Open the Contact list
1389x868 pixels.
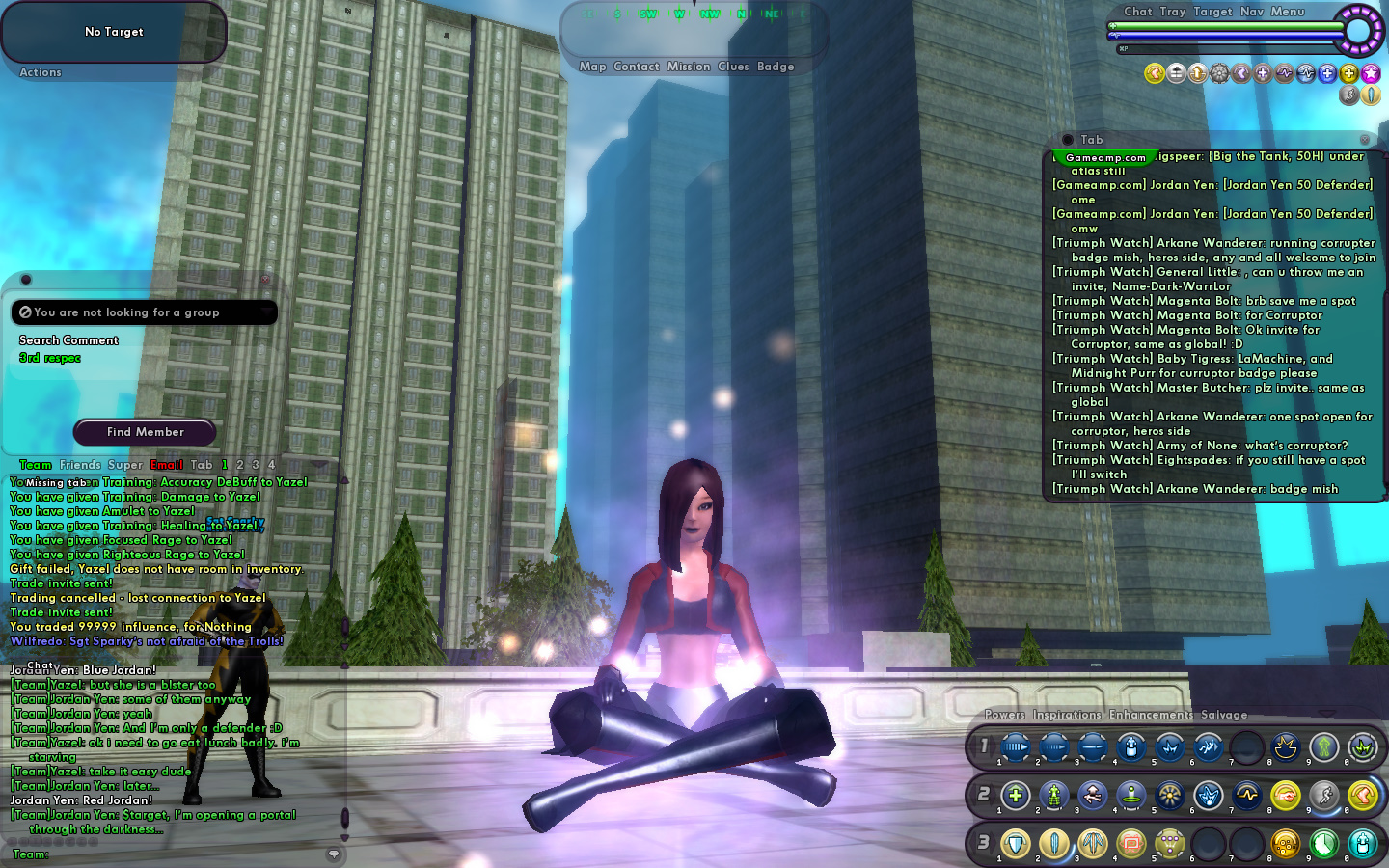tap(637, 67)
